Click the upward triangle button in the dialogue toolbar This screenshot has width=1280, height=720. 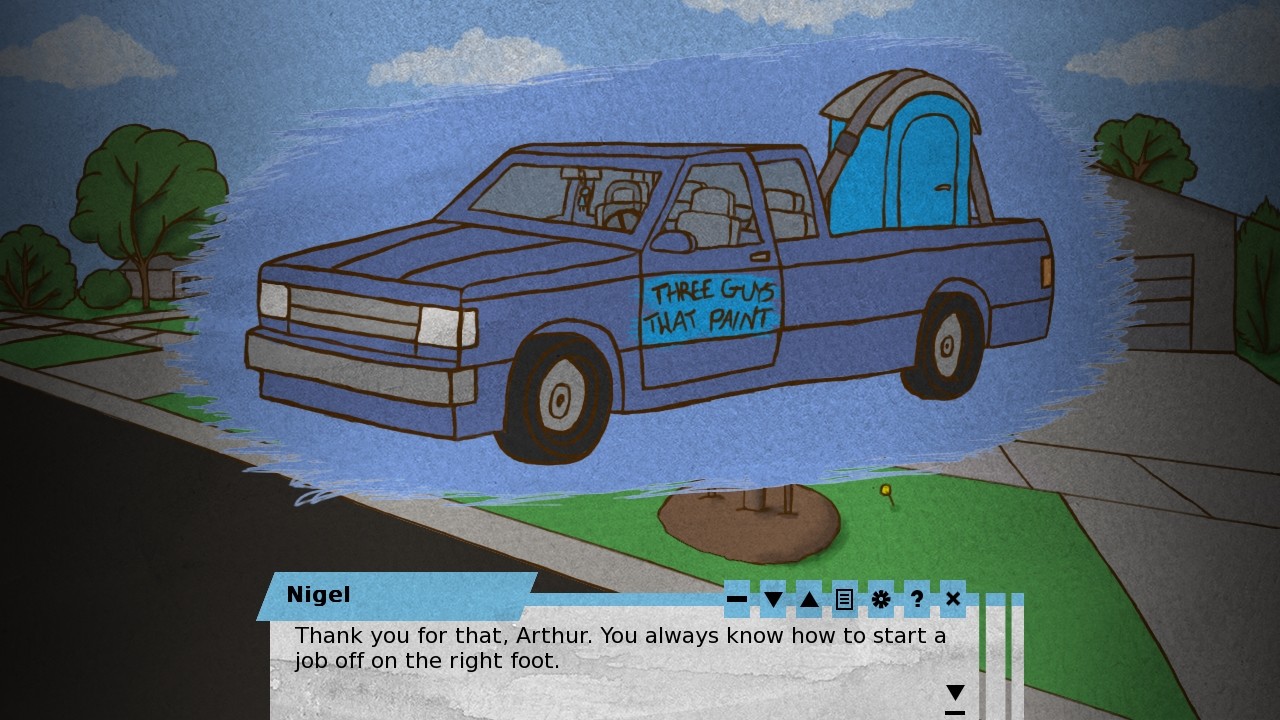pos(809,599)
